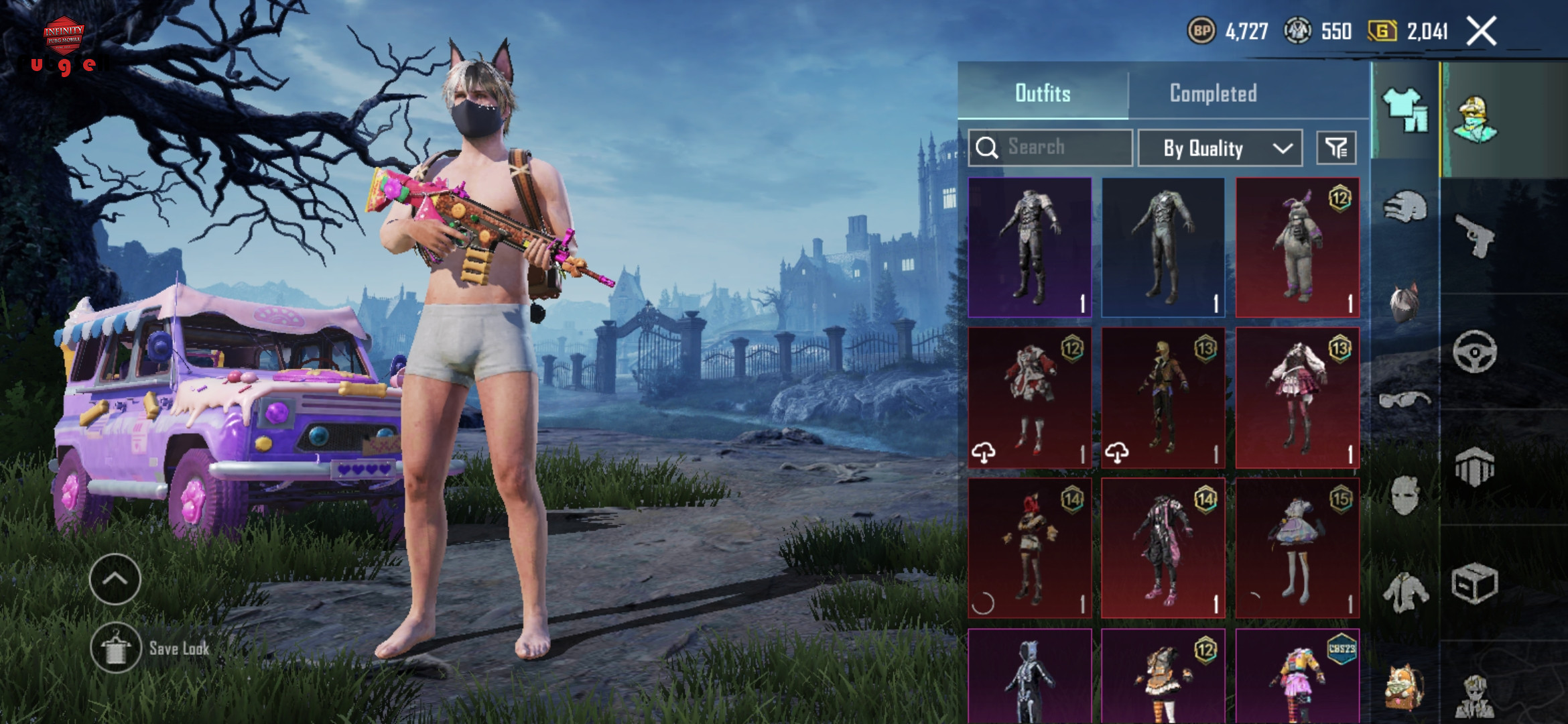1568x724 pixels.
Task: Open the face mask category
Action: pyautogui.click(x=1405, y=496)
